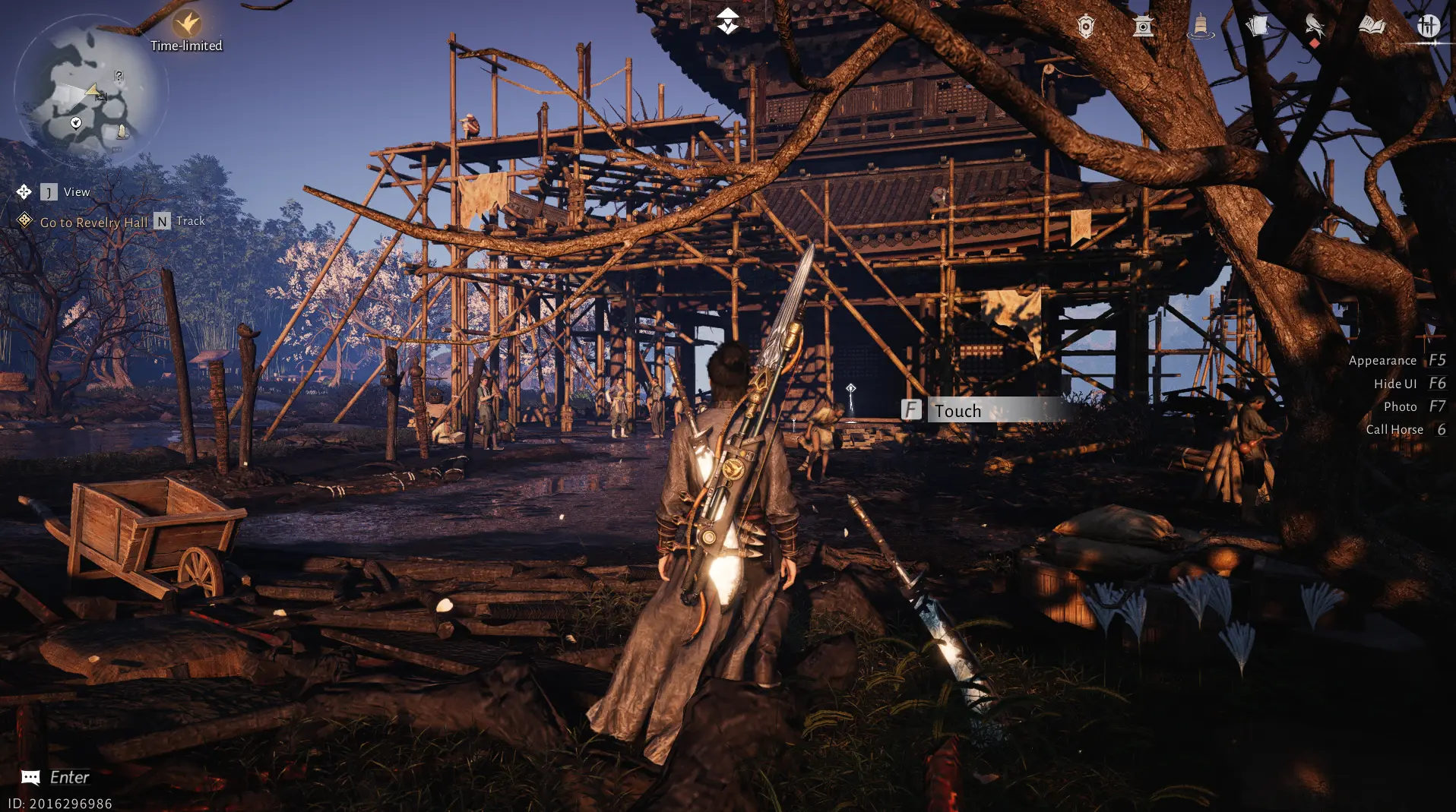Select the Go to Revelry Hall quest tracker
The height and width of the screenshot is (812, 1456).
point(93,223)
